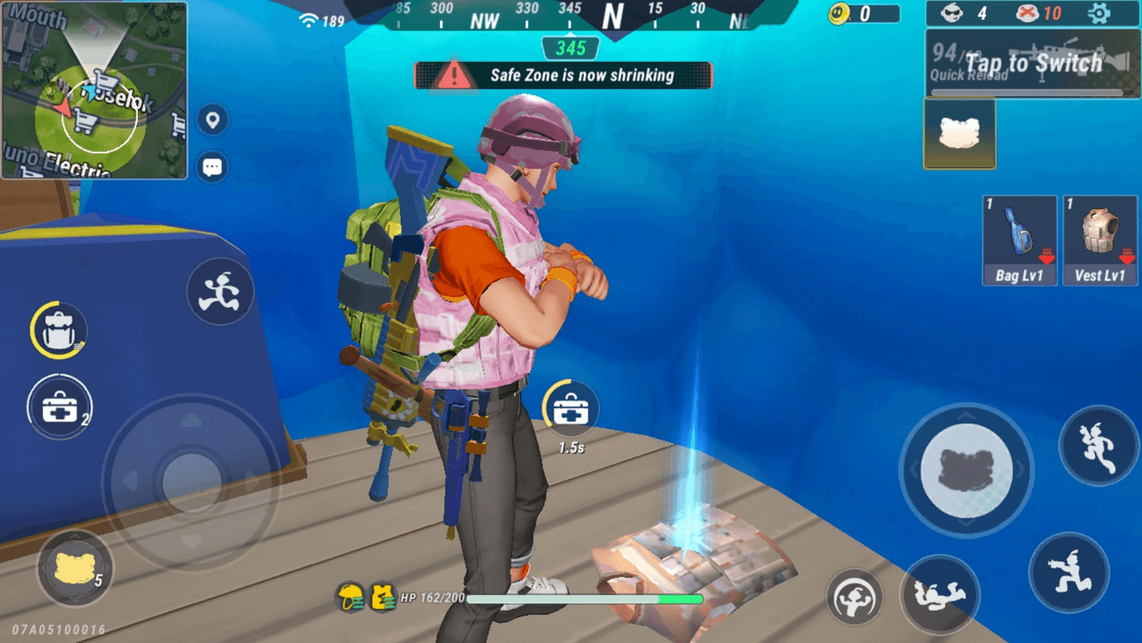The image size is (1142, 643).
Task: Open the minimap
Action: click(x=94, y=91)
